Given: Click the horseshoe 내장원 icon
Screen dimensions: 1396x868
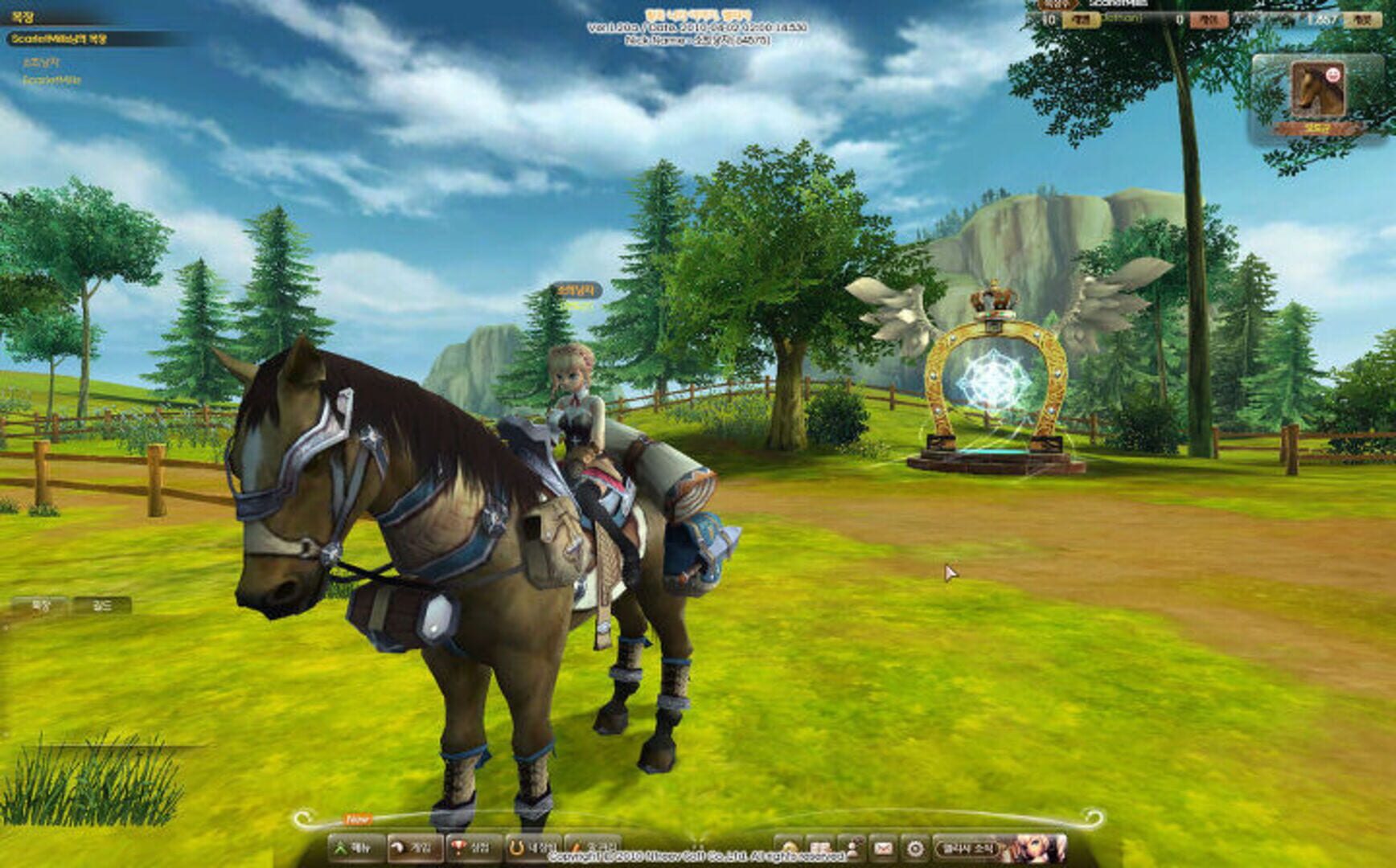Looking at the screenshot, I should (x=533, y=846).
